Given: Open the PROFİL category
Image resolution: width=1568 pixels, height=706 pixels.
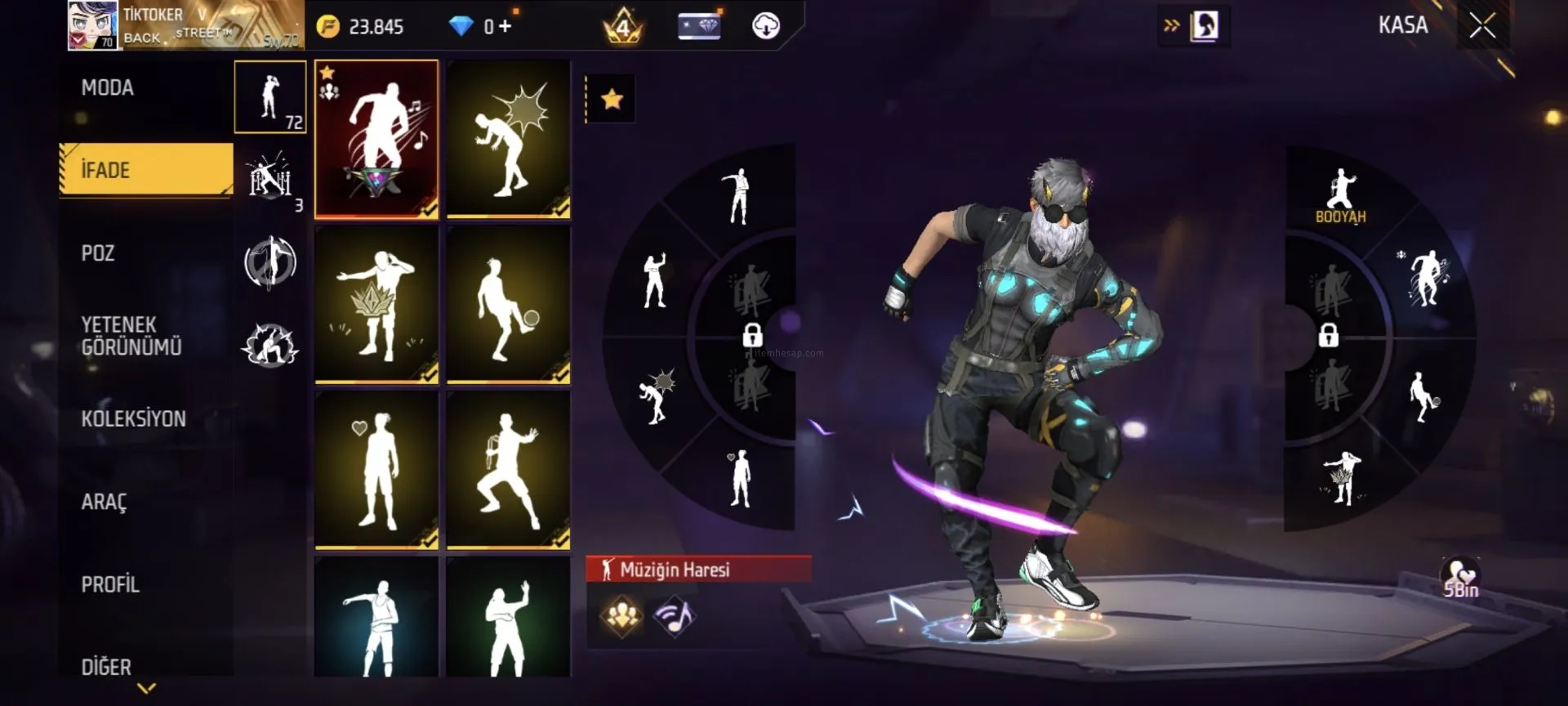Looking at the screenshot, I should tap(110, 584).
